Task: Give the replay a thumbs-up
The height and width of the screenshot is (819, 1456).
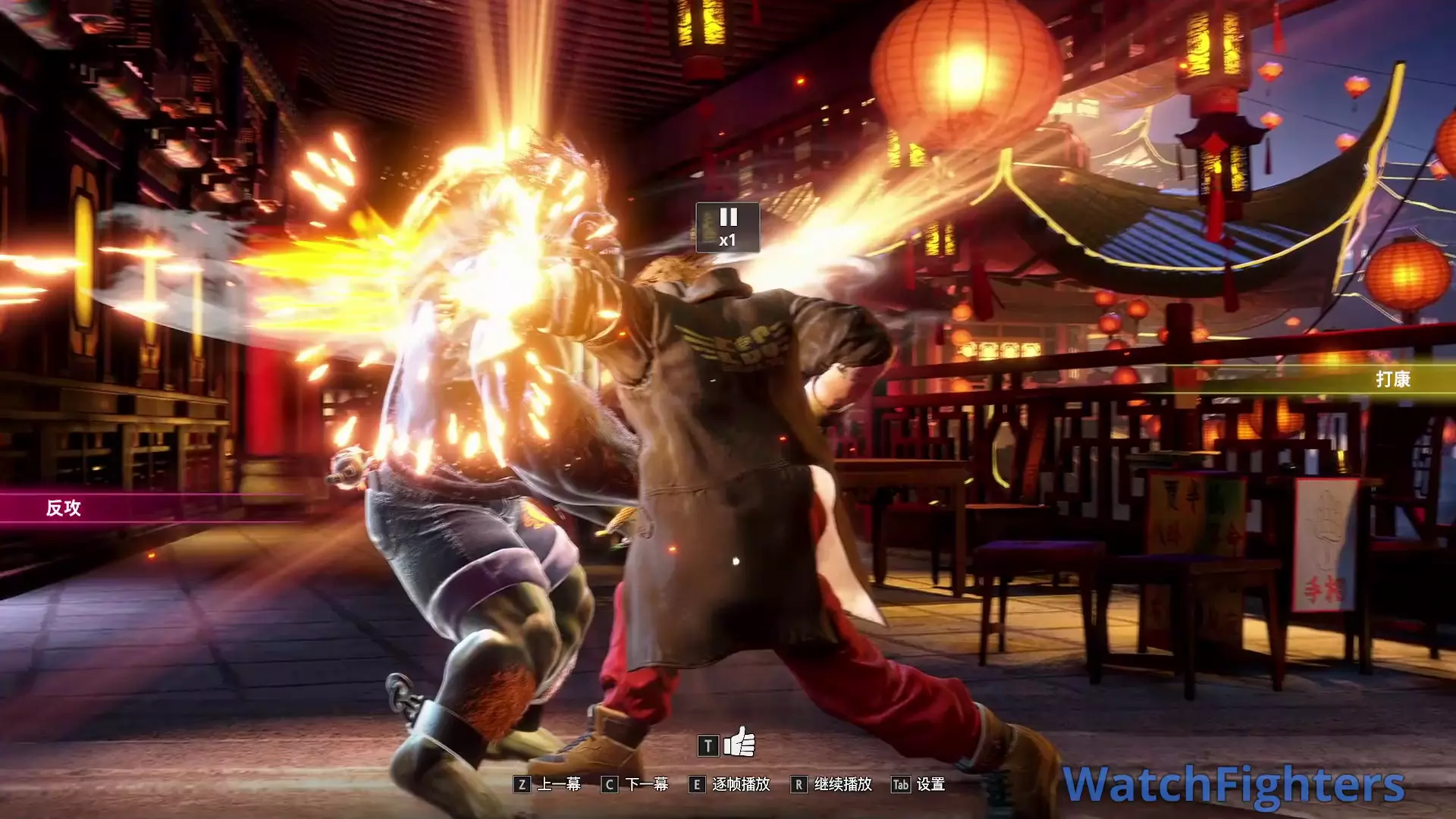Action: point(739,743)
